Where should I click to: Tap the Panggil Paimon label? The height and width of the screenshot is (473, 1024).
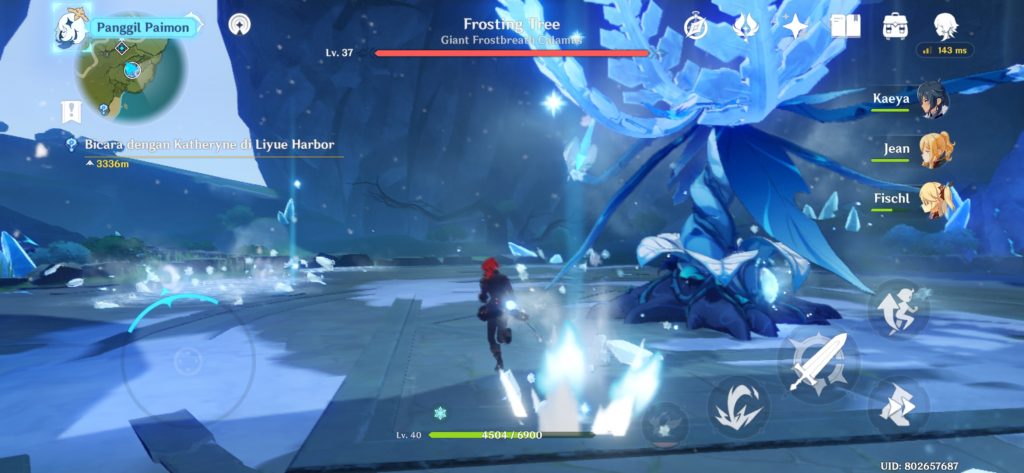(142, 27)
